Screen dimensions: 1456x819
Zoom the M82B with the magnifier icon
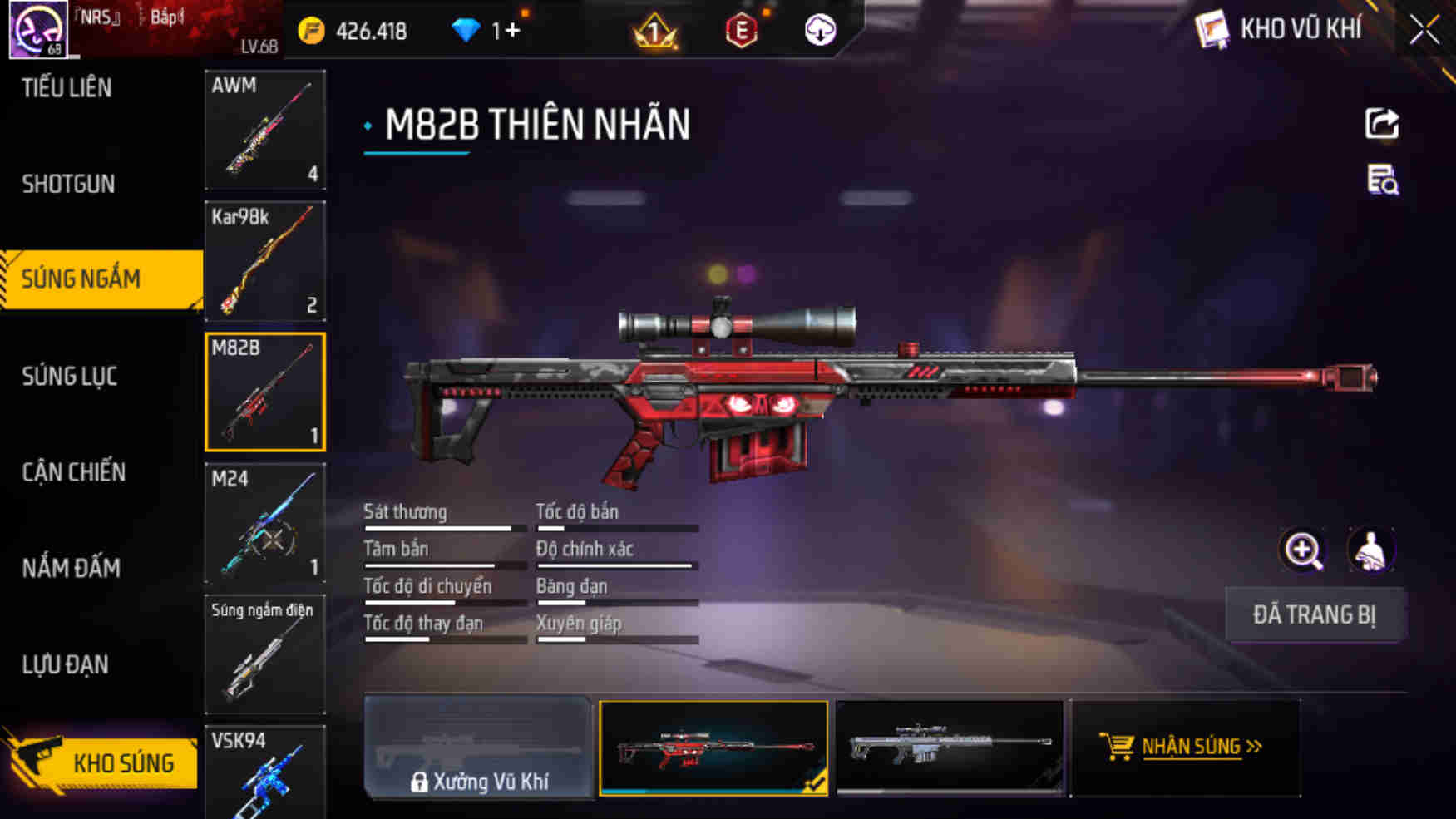tap(1304, 550)
